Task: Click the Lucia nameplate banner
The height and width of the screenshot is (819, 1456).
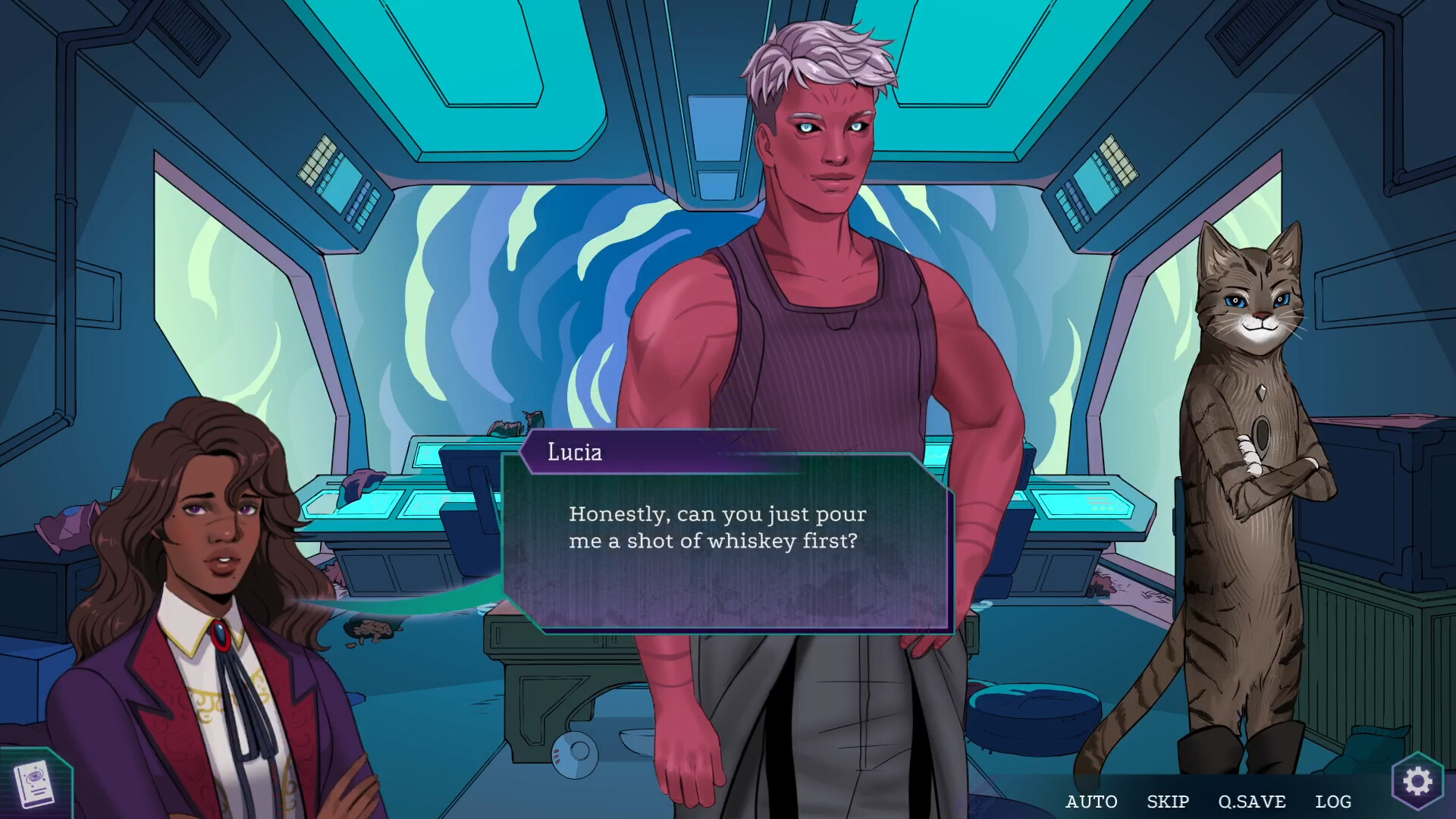Action: tap(574, 453)
